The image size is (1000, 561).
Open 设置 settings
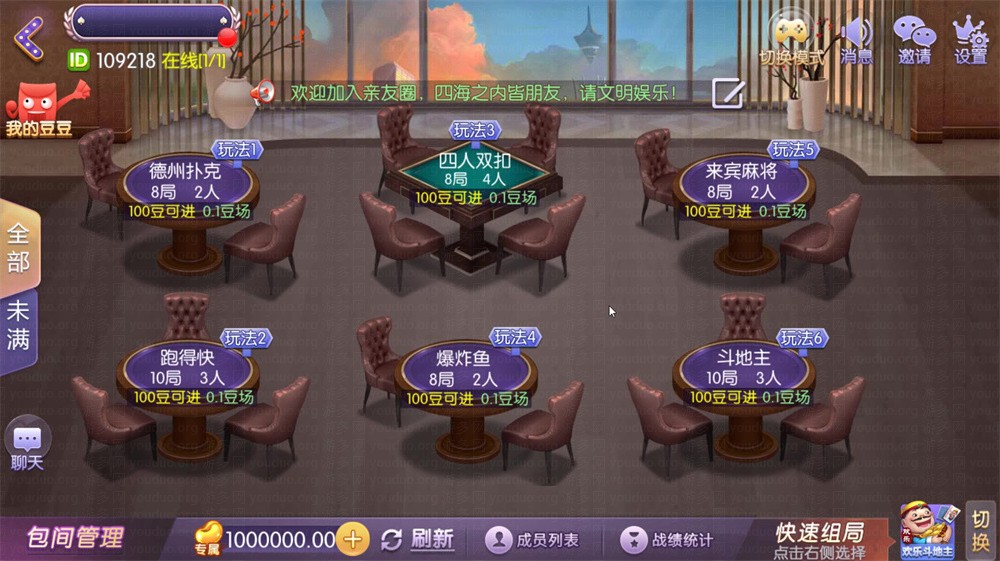click(970, 40)
